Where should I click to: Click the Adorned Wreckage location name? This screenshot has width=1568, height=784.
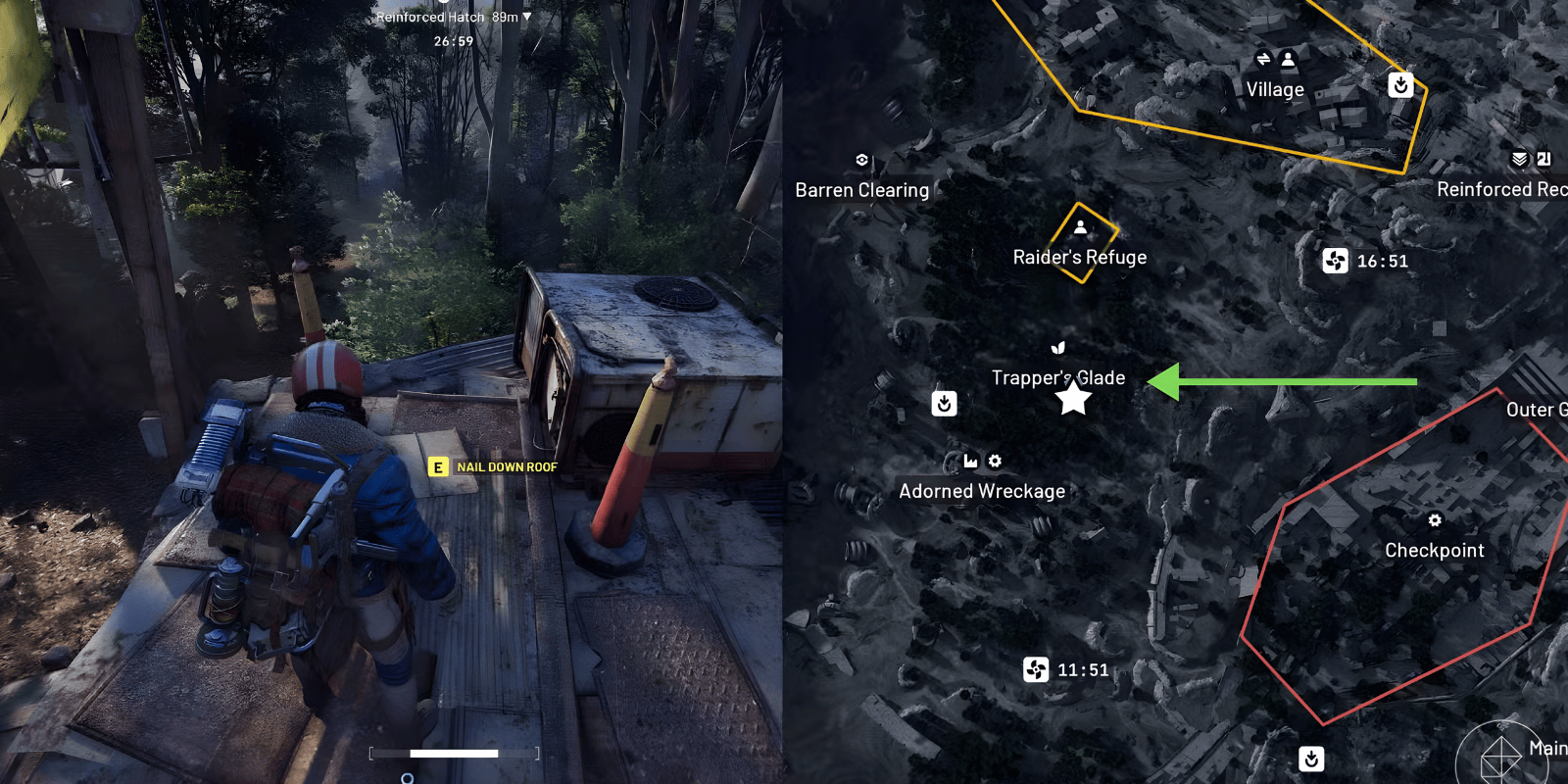[x=982, y=491]
